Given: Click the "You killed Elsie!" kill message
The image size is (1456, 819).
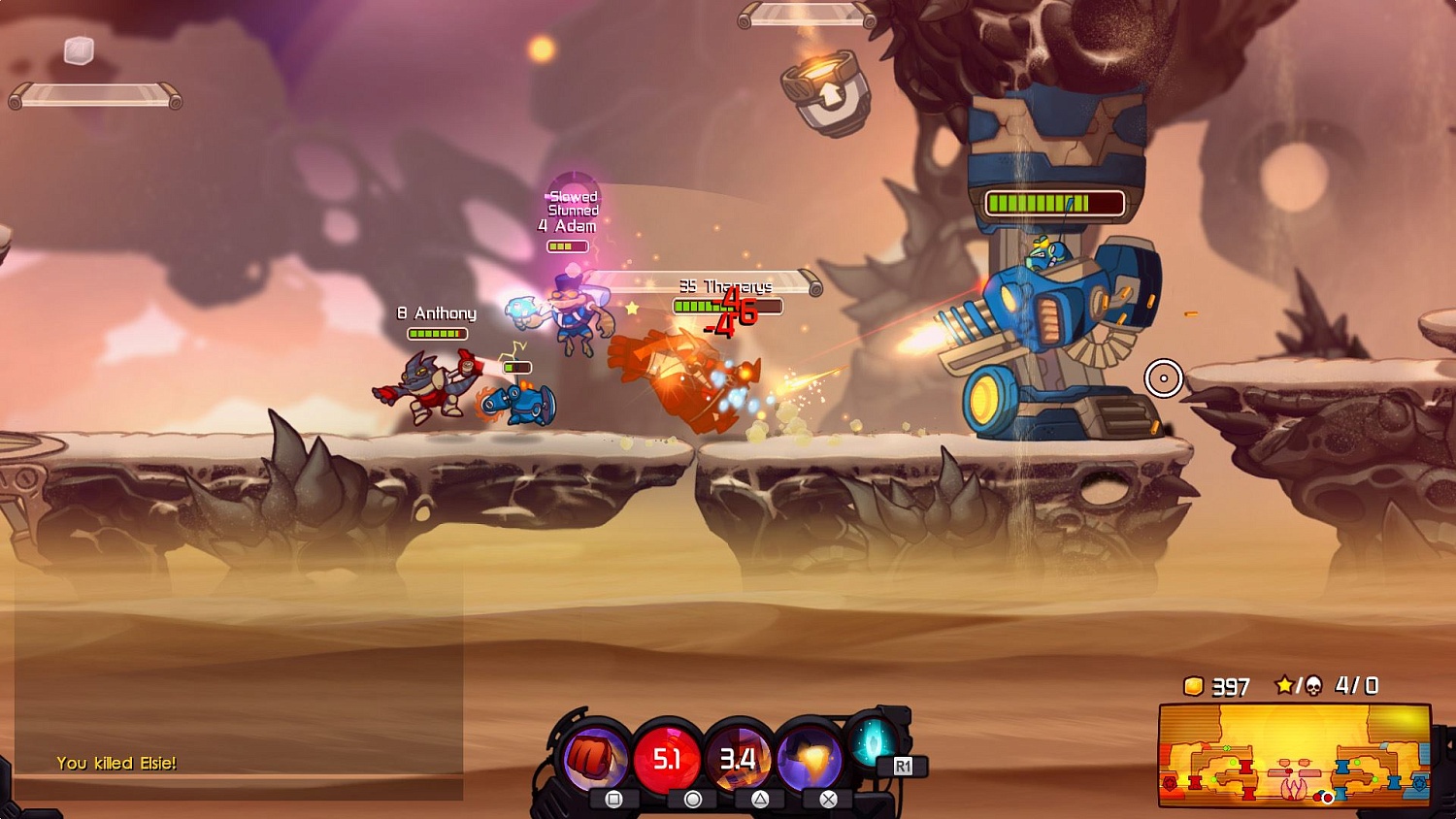Looking at the screenshot, I should point(116,764).
